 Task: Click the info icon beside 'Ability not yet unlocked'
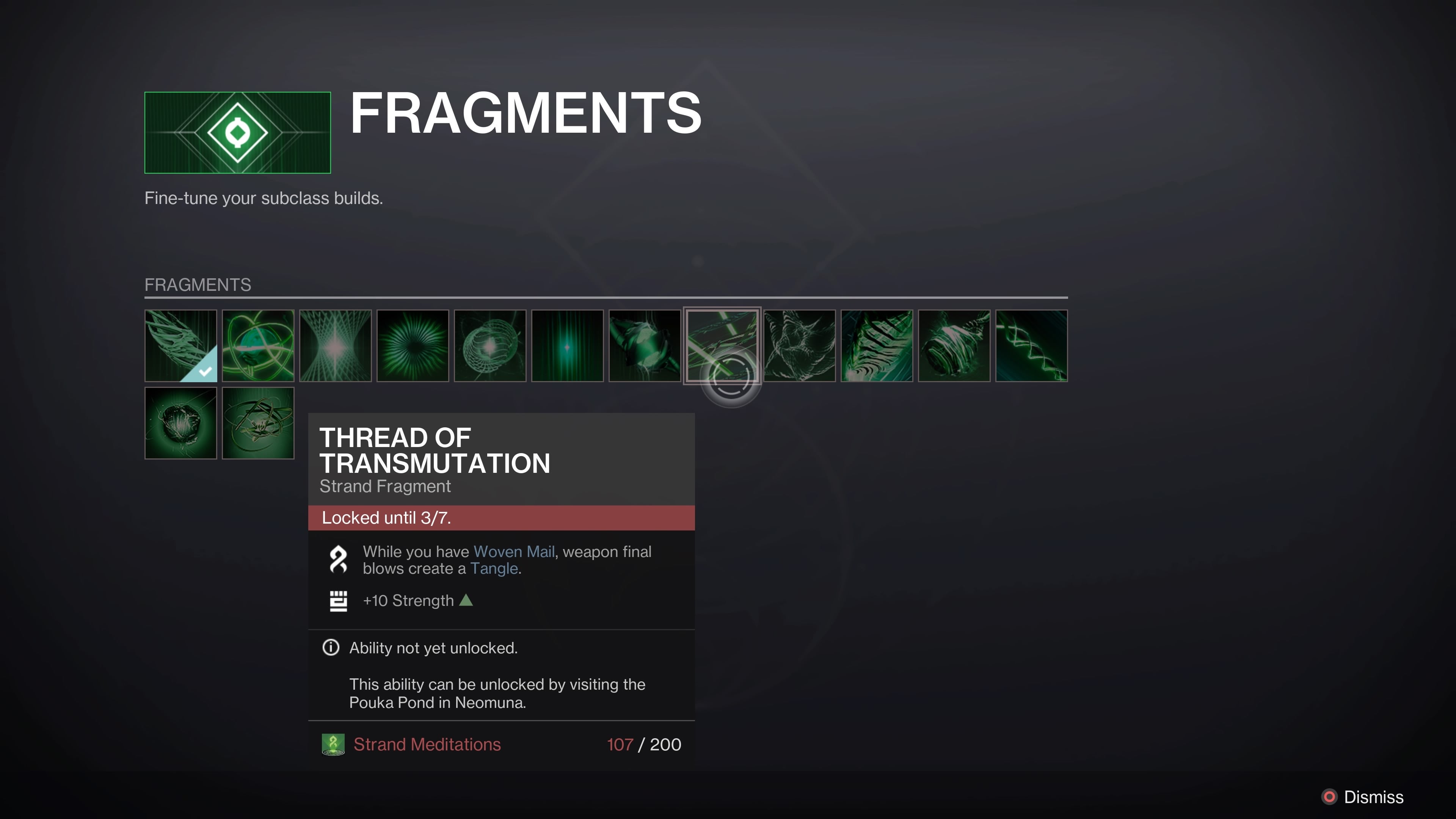tap(331, 648)
